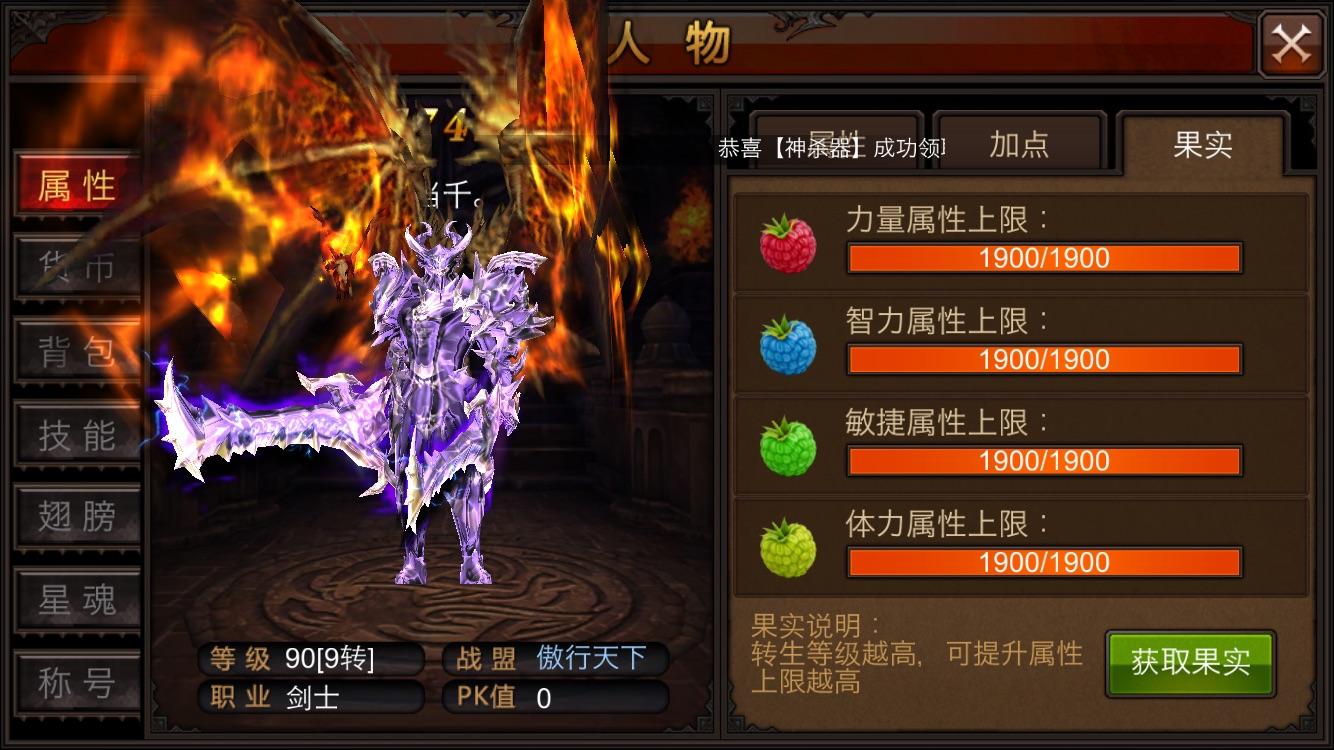Click the strength 1900/1900 progress bar

(1045, 258)
